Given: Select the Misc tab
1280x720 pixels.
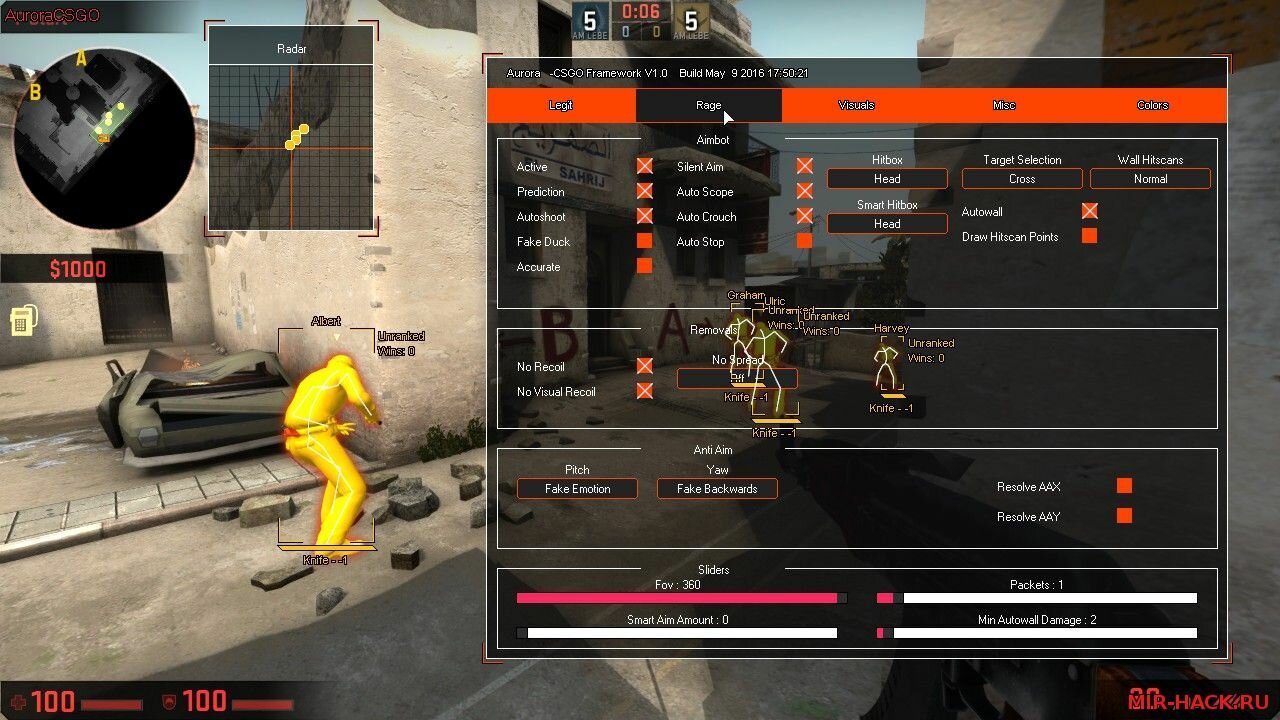Looking at the screenshot, I should click(x=1004, y=105).
